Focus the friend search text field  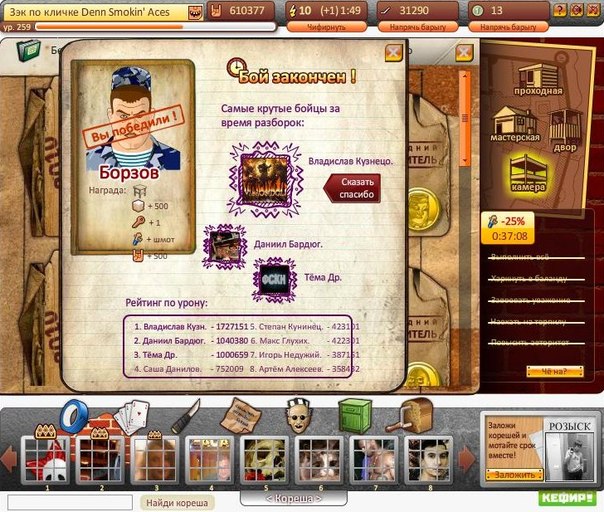[x=70, y=502]
